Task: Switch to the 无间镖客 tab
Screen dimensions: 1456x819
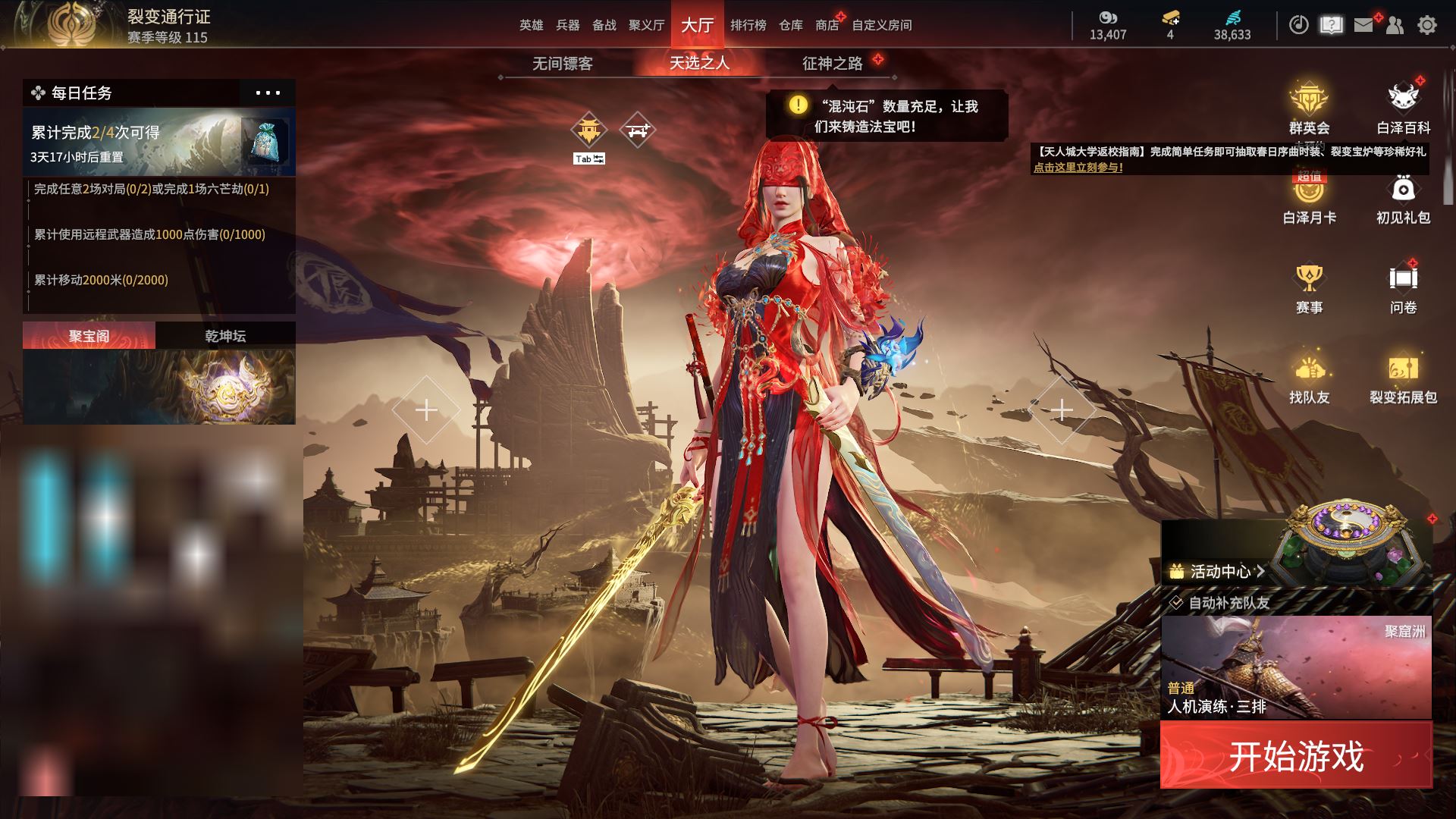Action: pyautogui.click(x=562, y=64)
